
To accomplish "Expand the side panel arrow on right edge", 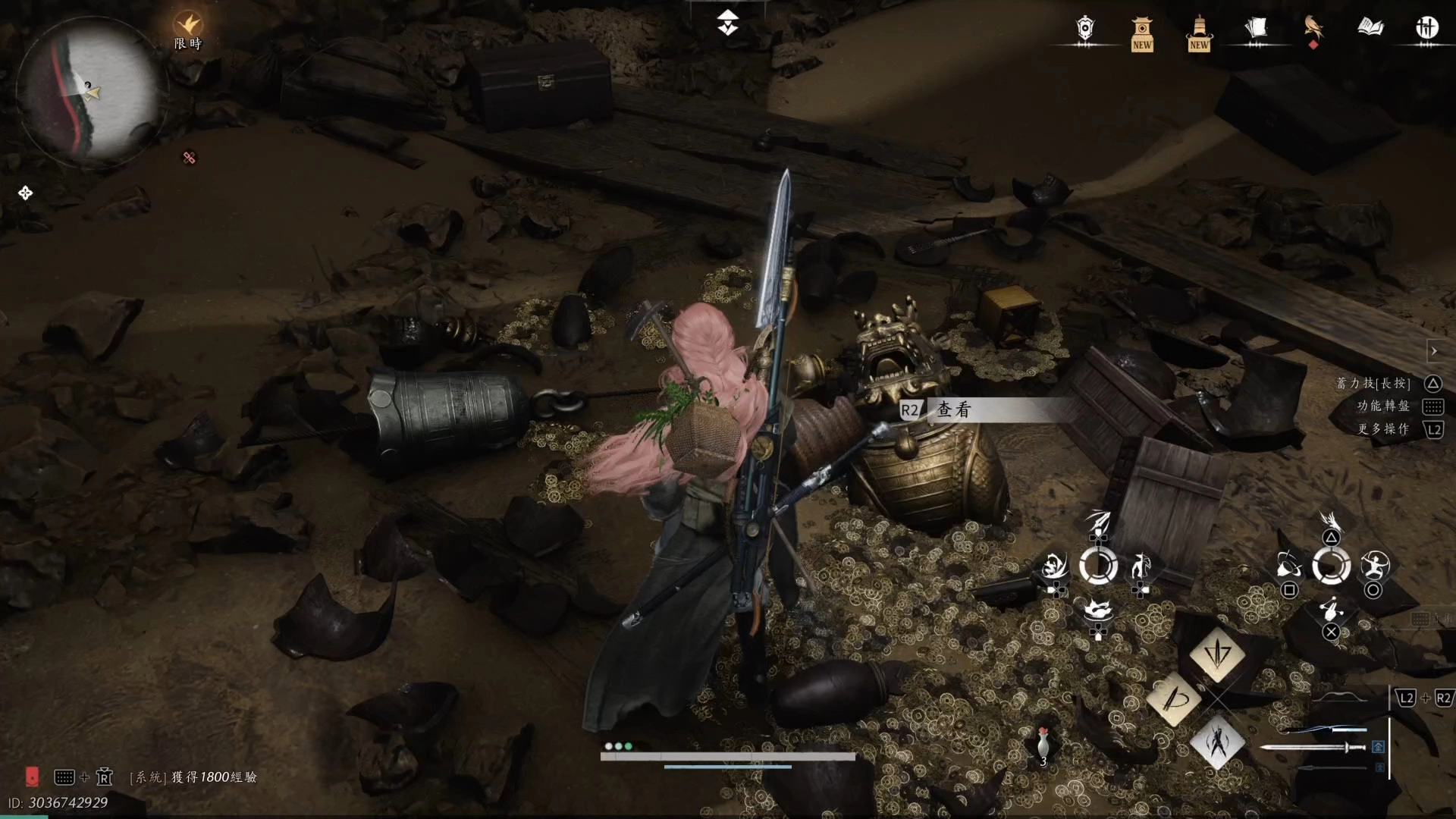I will pyautogui.click(x=1433, y=351).
